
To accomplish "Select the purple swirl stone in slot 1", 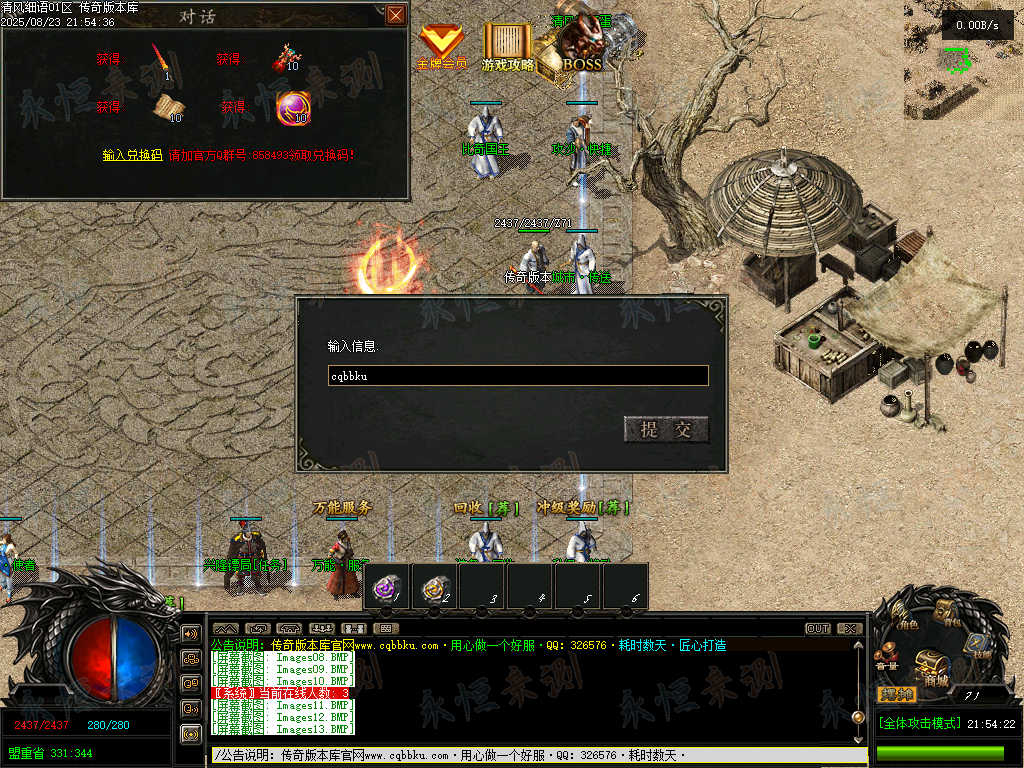I will tap(386, 587).
